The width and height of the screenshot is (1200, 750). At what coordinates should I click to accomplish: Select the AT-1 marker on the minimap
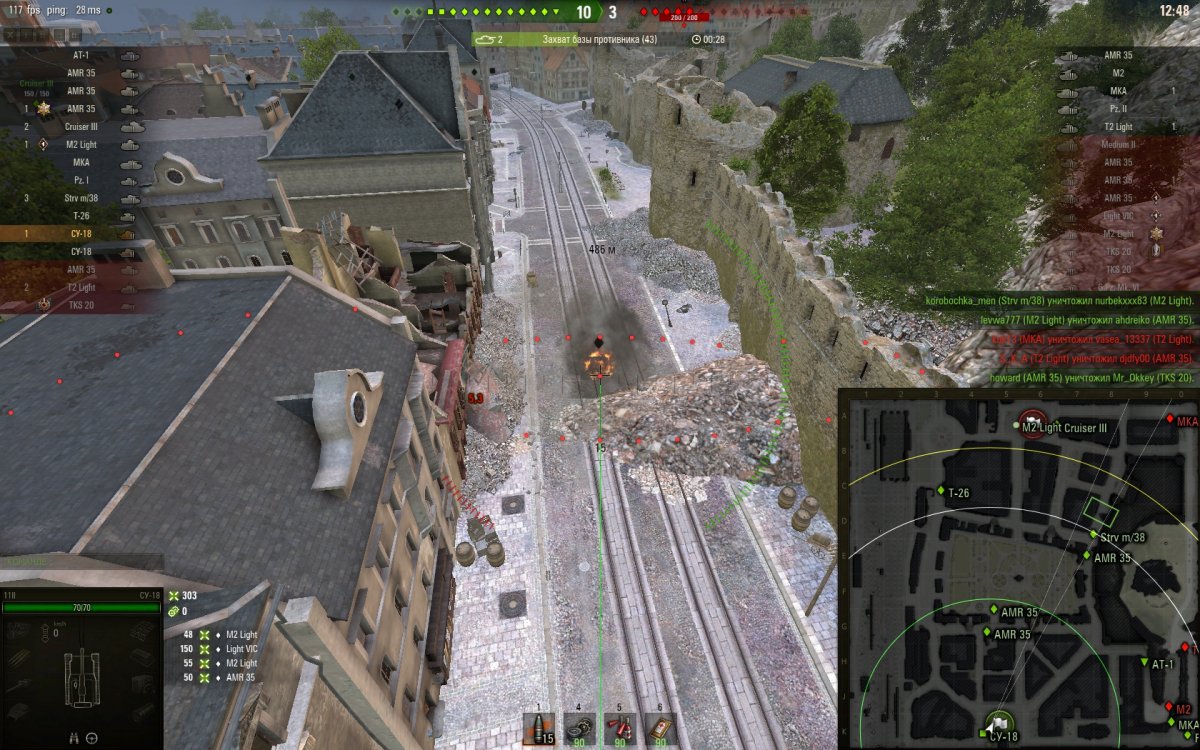[1145, 663]
